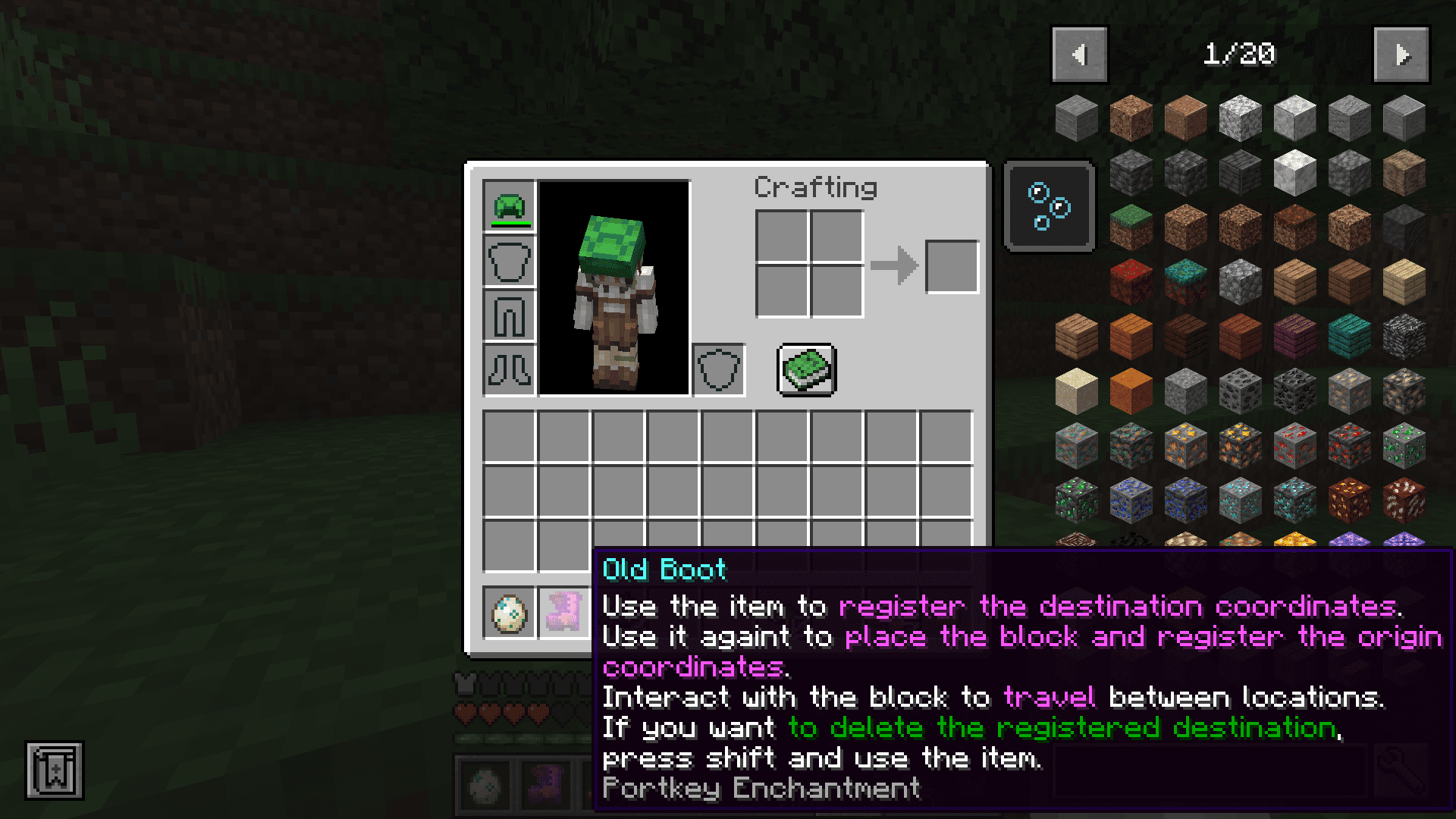Choose the sand block in item list
Image resolution: width=1456 pixels, height=819 pixels.
pos(1076,390)
